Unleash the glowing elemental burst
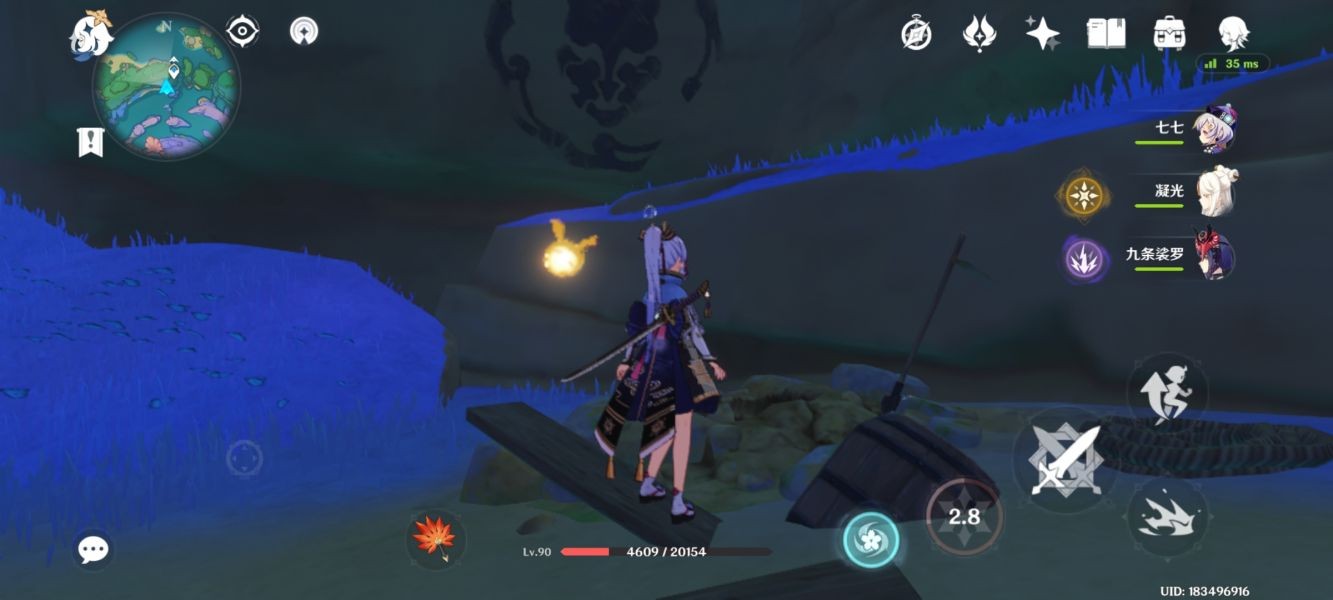Viewport: 1333px width, 600px height. (871, 540)
